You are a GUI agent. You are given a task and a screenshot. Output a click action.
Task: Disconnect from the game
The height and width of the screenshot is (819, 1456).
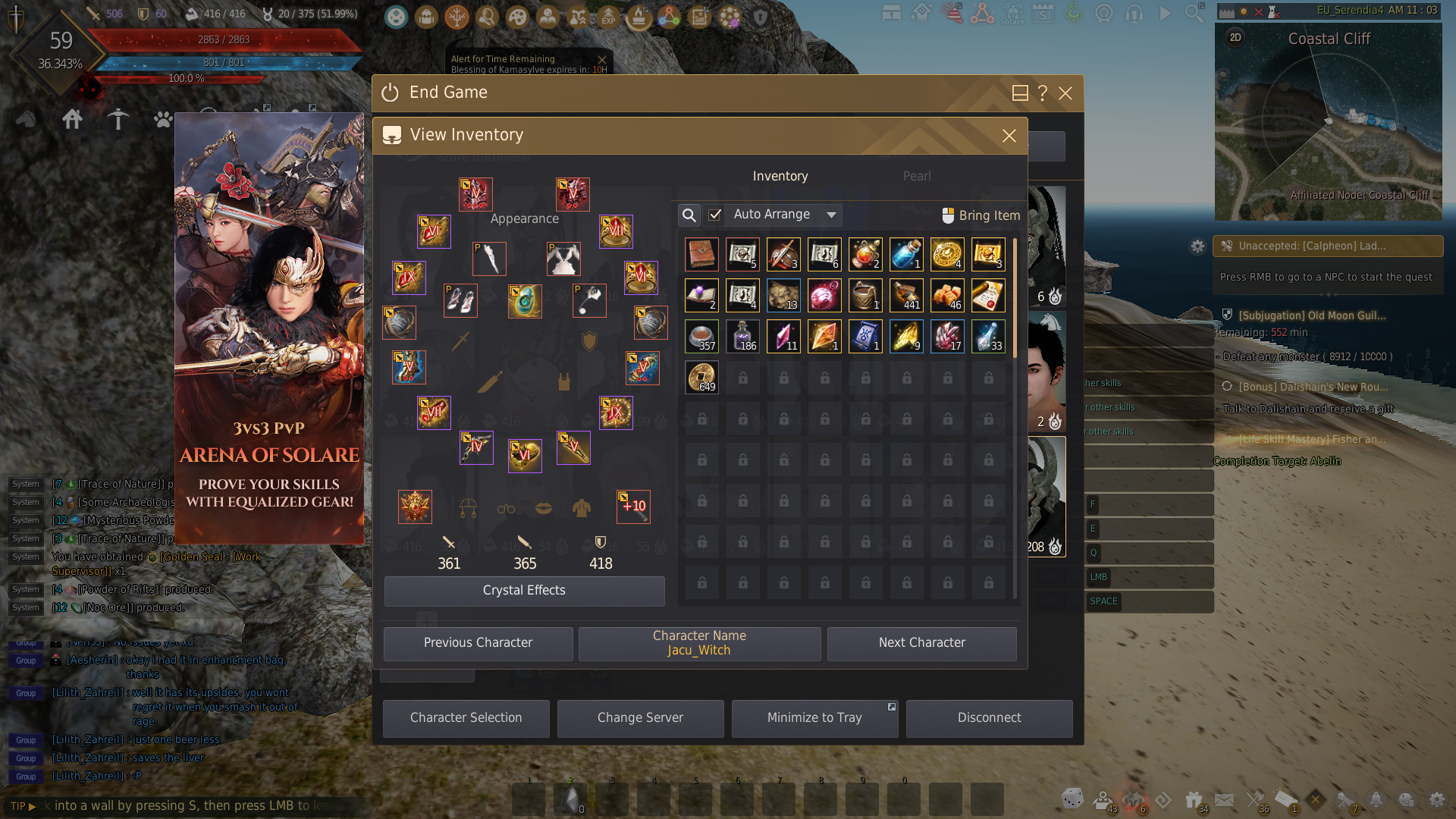pyautogui.click(x=989, y=718)
